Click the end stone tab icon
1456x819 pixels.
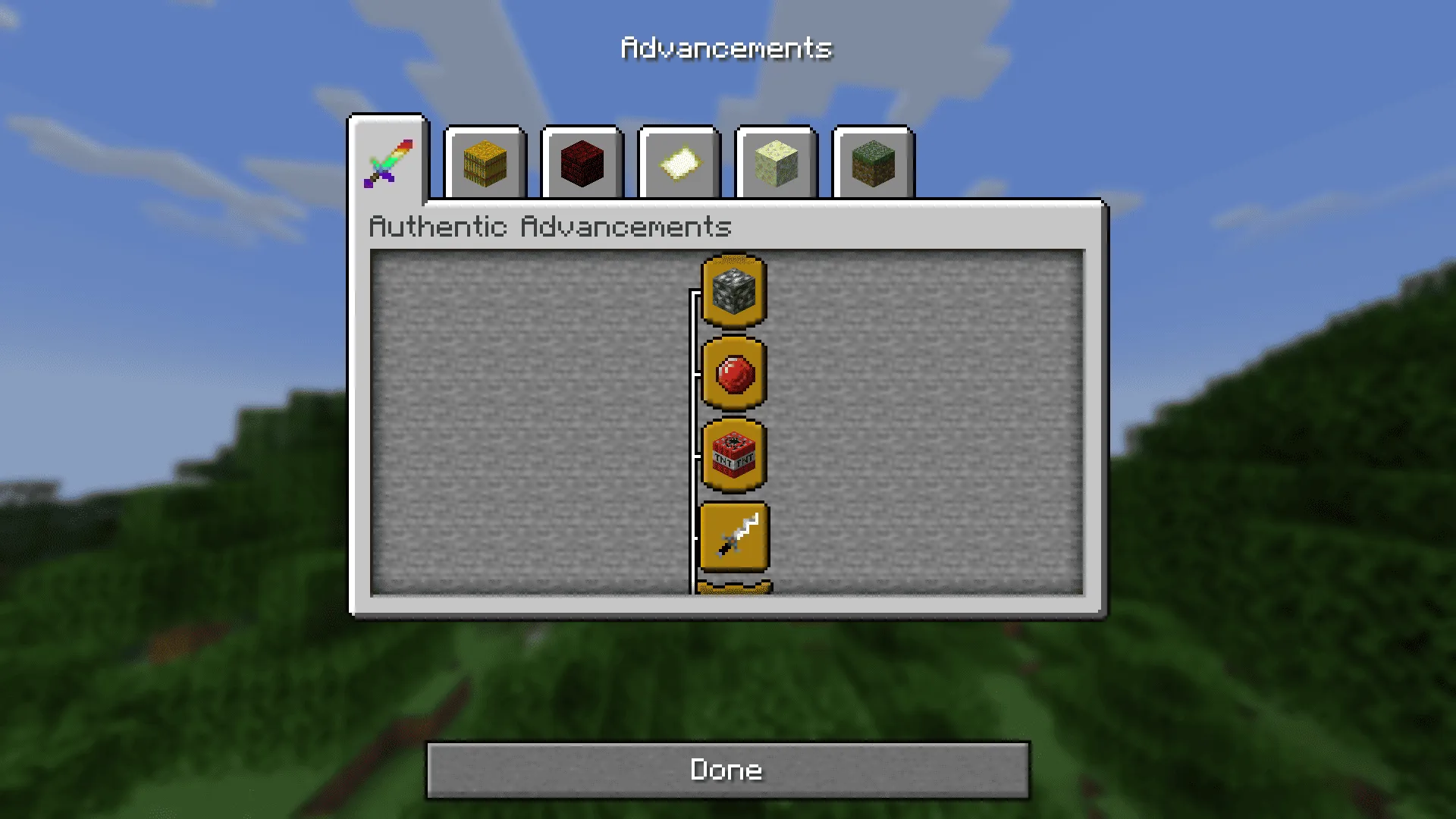pyautogui.click(x=775, y=162)
